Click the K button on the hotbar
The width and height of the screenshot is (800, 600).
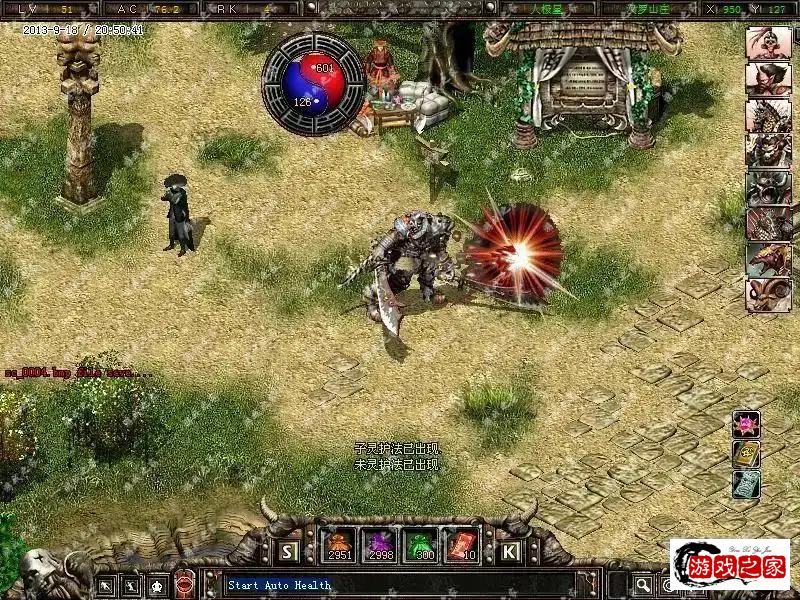tap(509, 551)
